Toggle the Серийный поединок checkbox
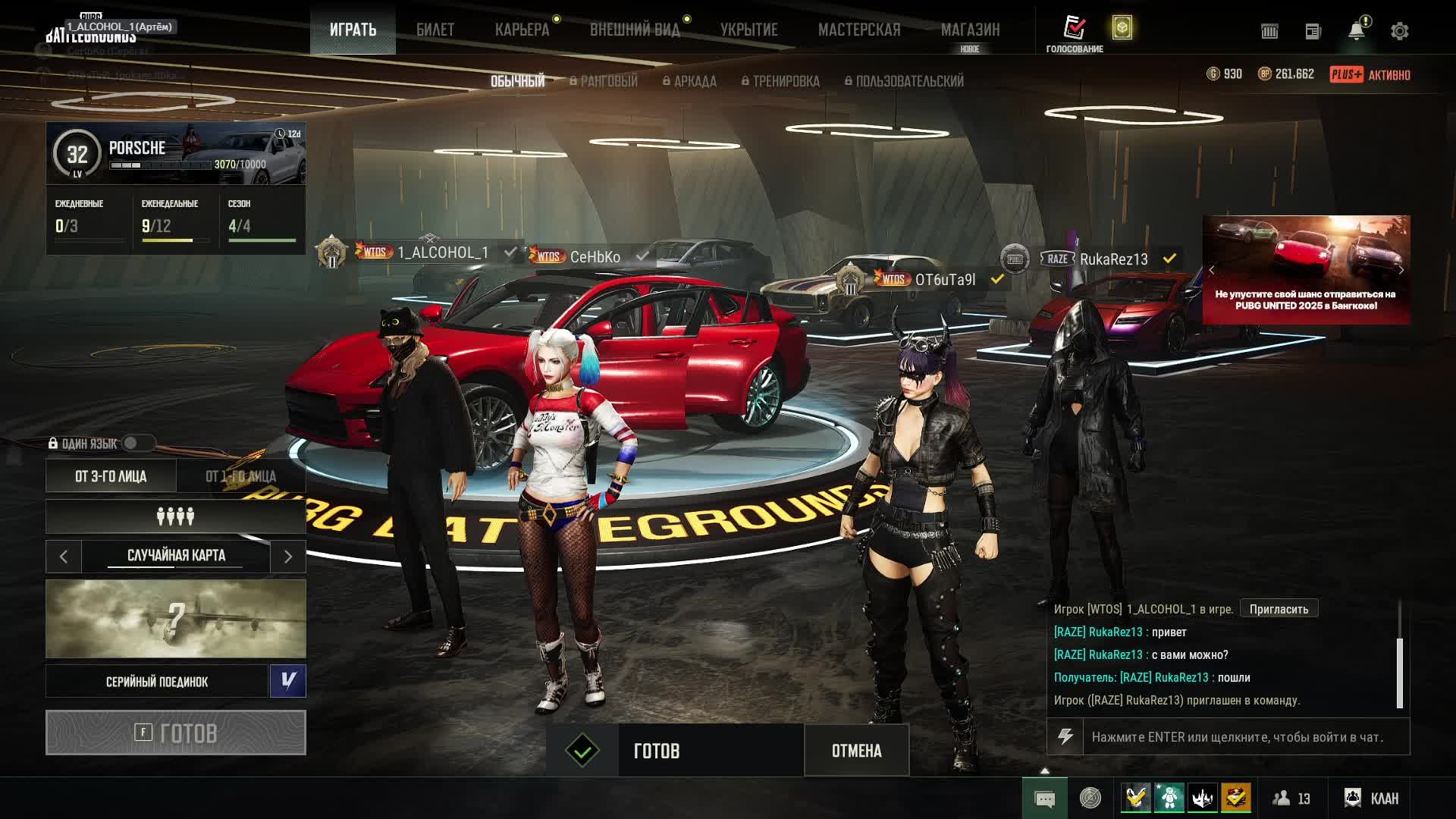The image size is (1456, 819). coord(288,681)
